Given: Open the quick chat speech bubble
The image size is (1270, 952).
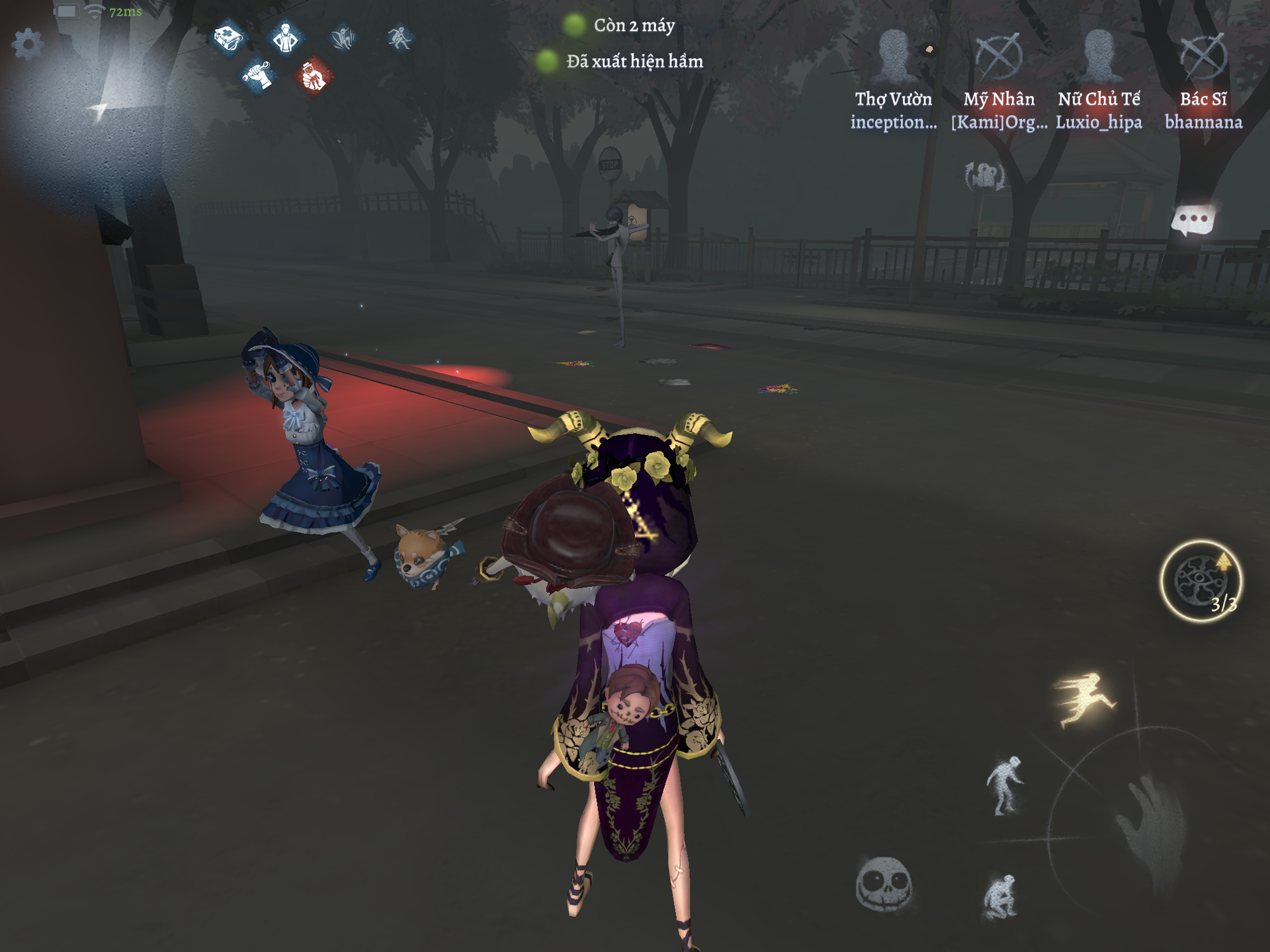Looking at the screenshot, I should coord(1193,220).
